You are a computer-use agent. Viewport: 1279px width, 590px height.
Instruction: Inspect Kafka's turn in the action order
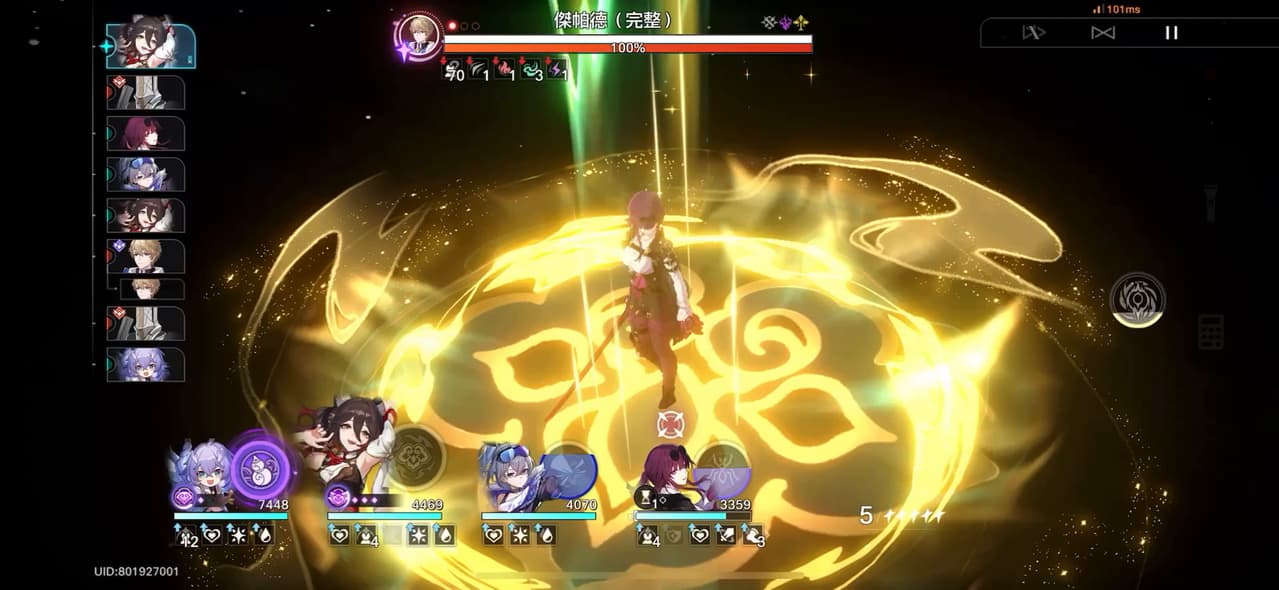click(x=146, y=133)
